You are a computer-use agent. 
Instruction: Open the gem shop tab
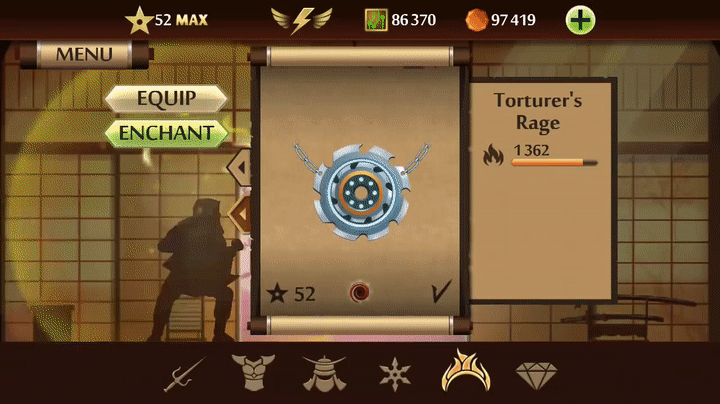tap(536, 375)
